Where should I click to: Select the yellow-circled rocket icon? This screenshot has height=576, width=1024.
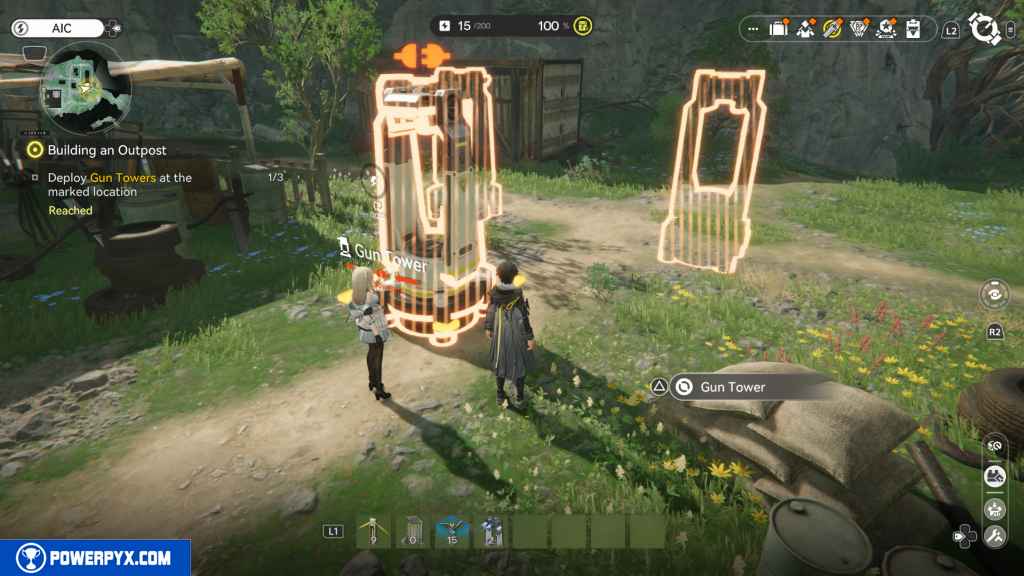[832, 29]
